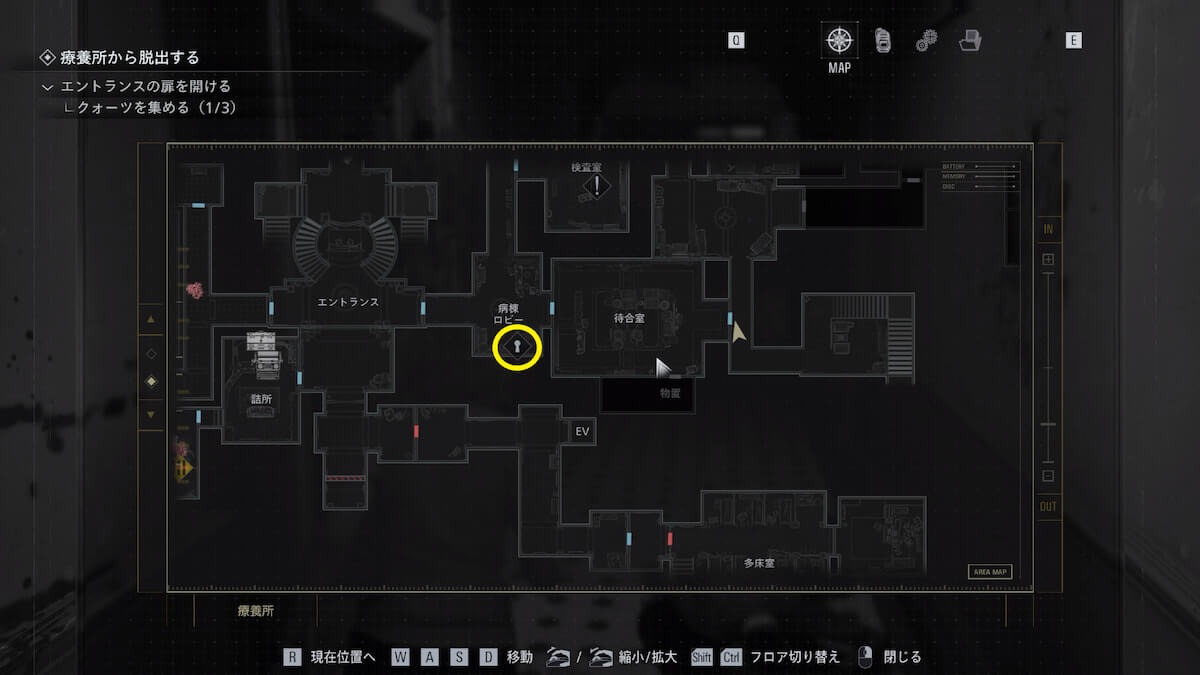Open the AREA MAP view

(x=989, y=572)
